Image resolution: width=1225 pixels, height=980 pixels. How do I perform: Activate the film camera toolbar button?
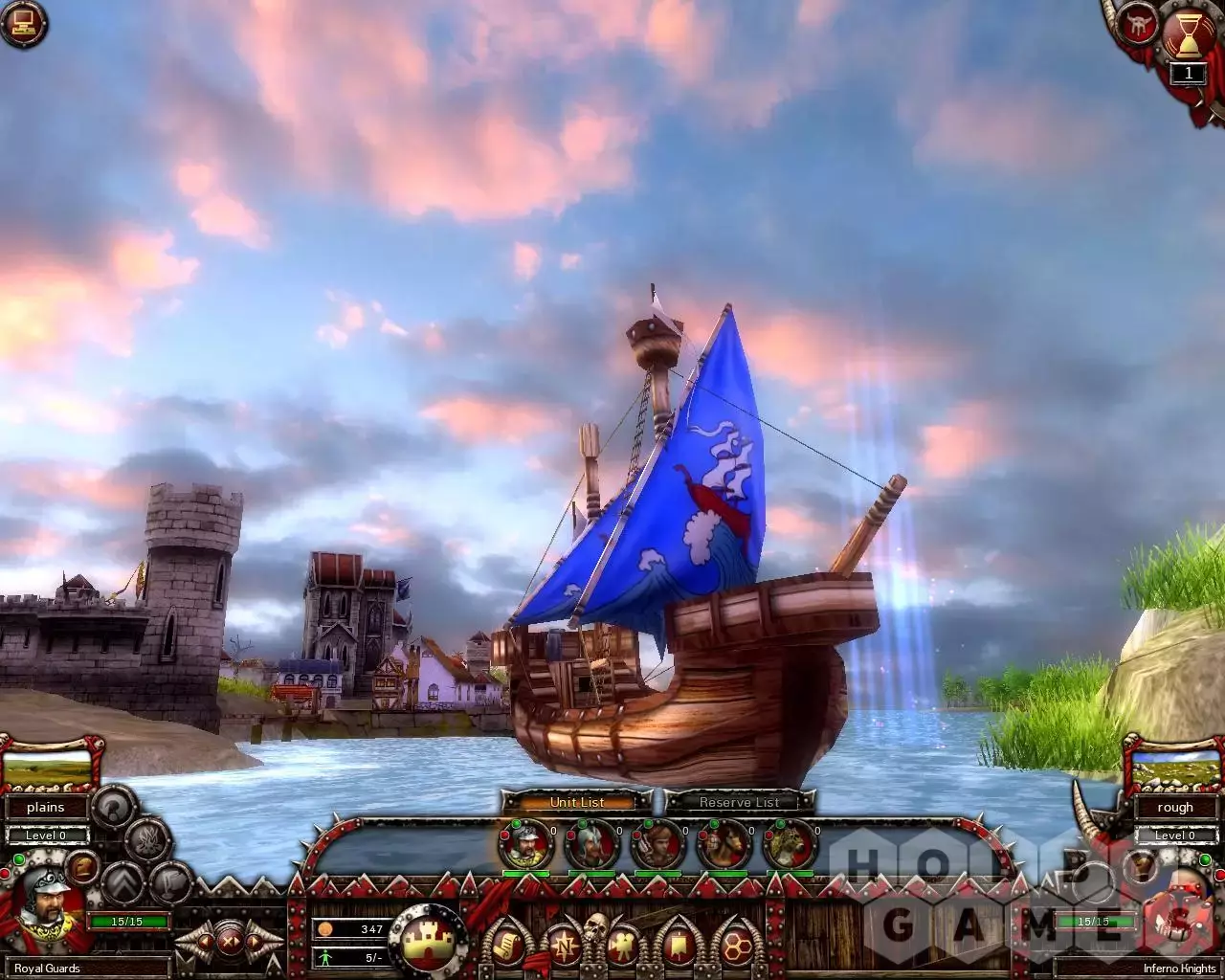624,947
